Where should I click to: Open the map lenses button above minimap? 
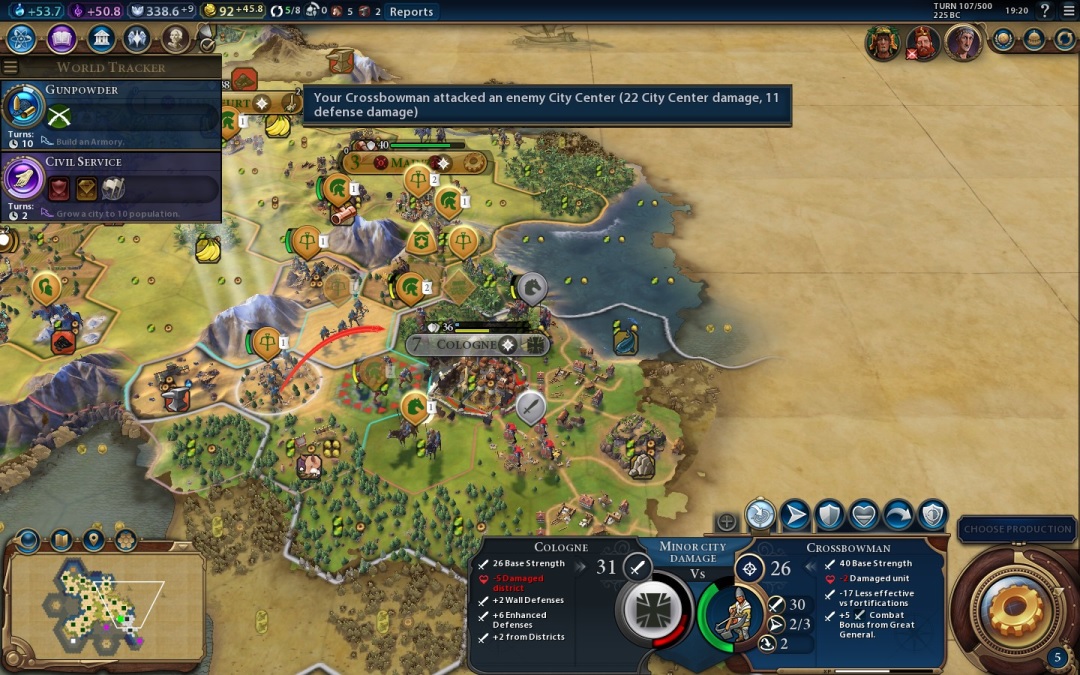point(27,541)
